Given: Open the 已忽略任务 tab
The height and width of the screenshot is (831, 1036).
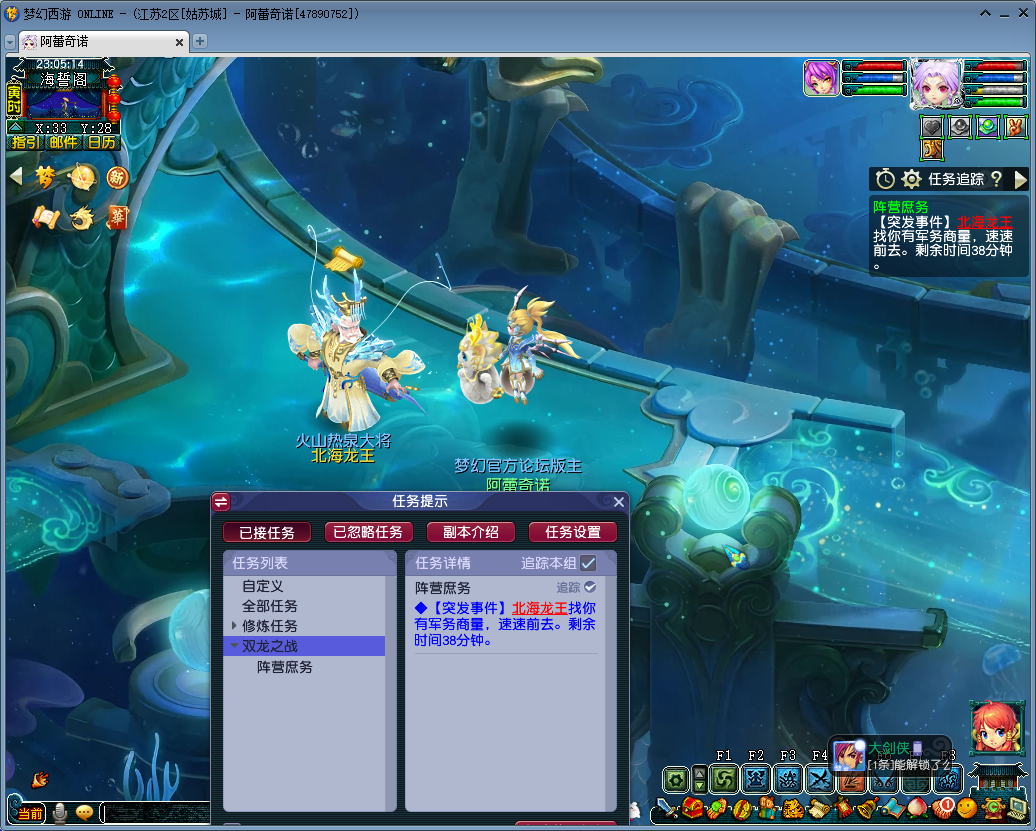Looking at the screenshot, I should (368, 532).
